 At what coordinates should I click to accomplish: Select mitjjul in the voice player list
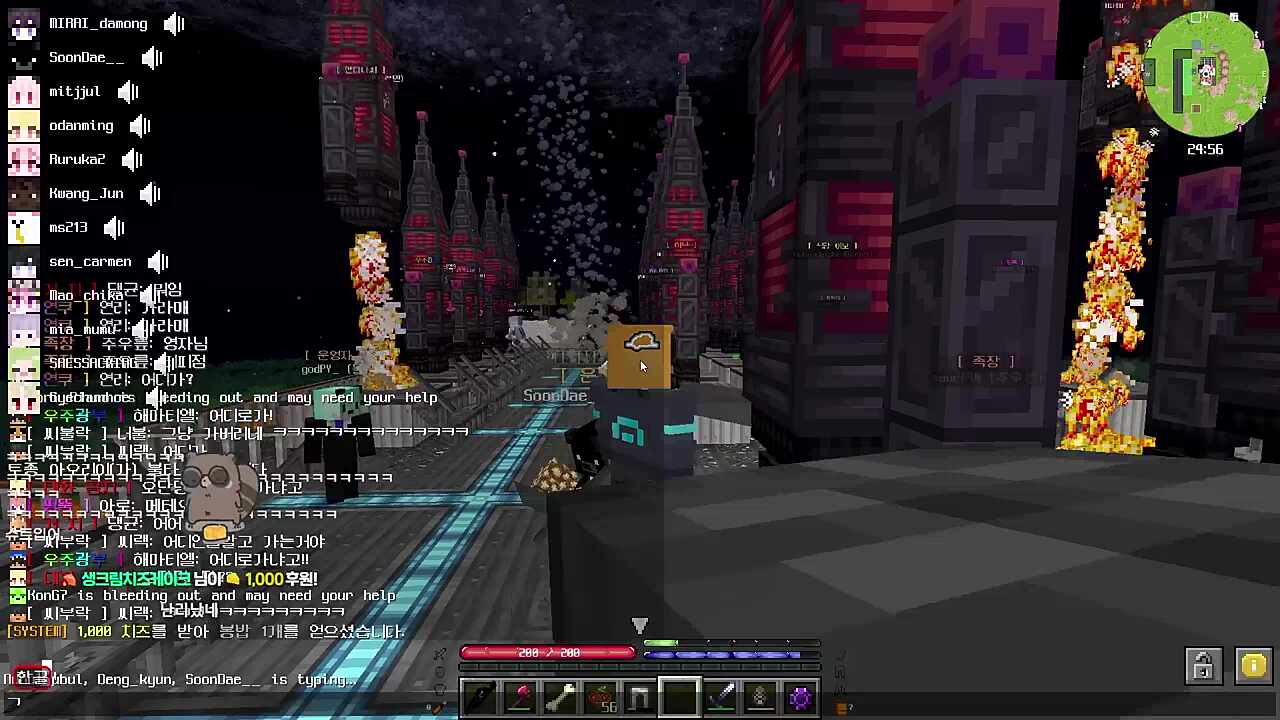click(x=74, y=91)
